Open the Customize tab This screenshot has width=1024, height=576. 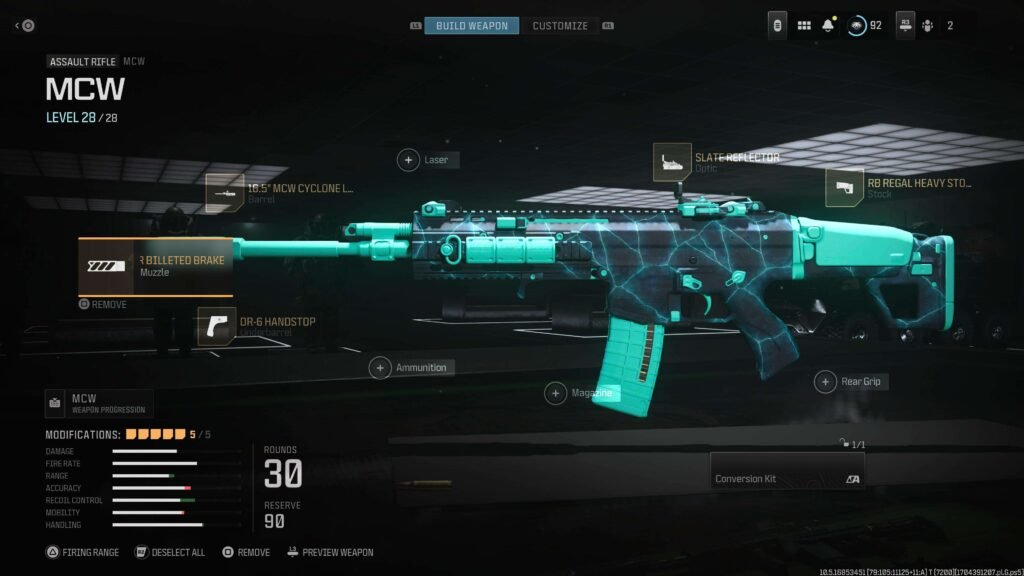tap(559, 25)
